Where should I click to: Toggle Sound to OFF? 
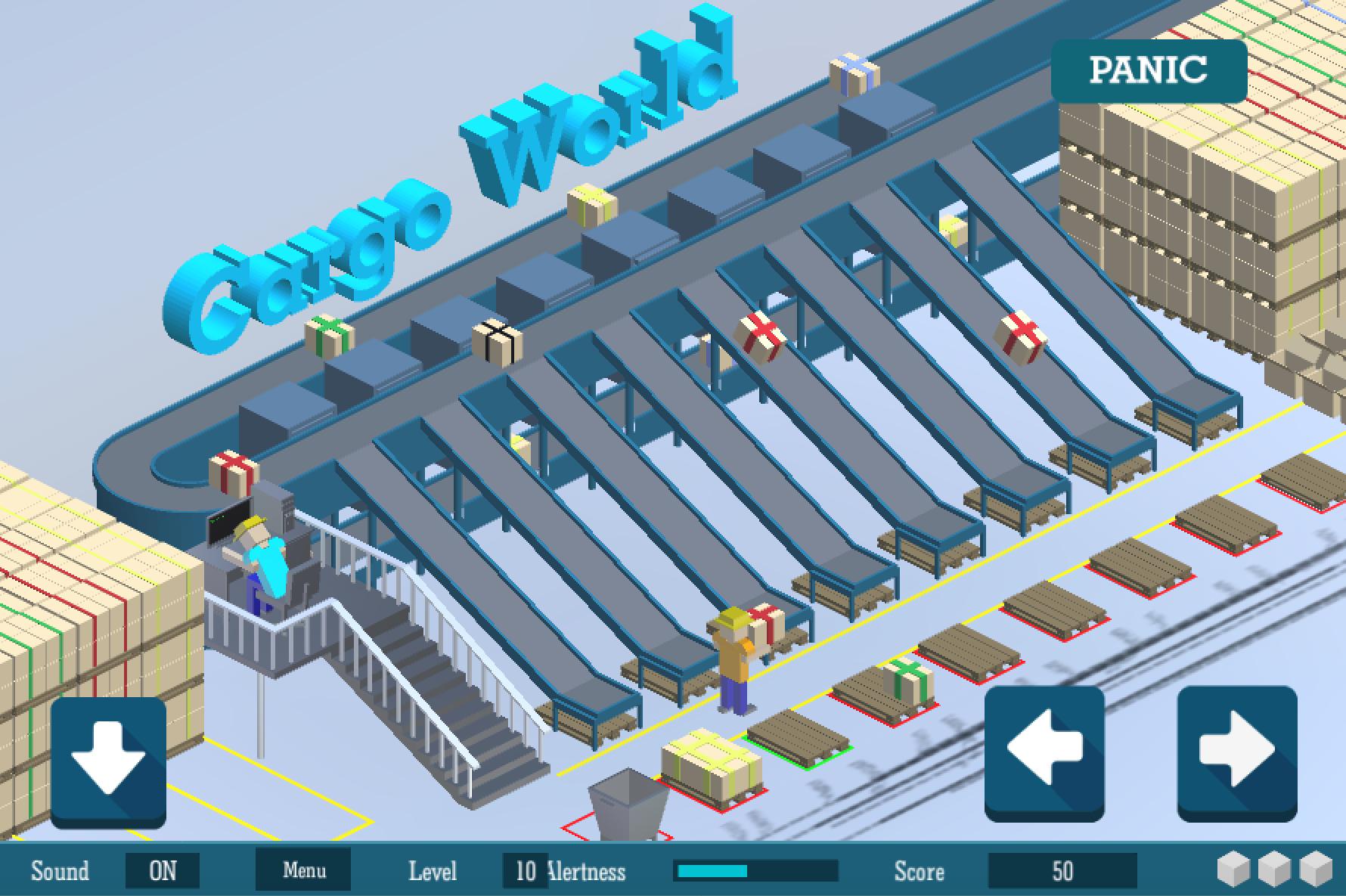[x=163, y=870]
